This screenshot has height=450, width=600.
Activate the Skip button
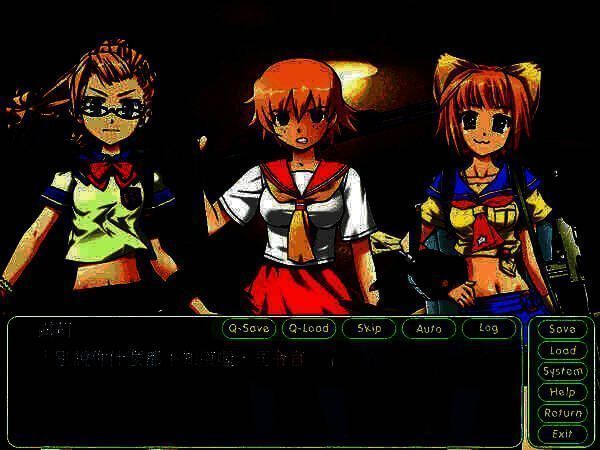click(368, 328)
